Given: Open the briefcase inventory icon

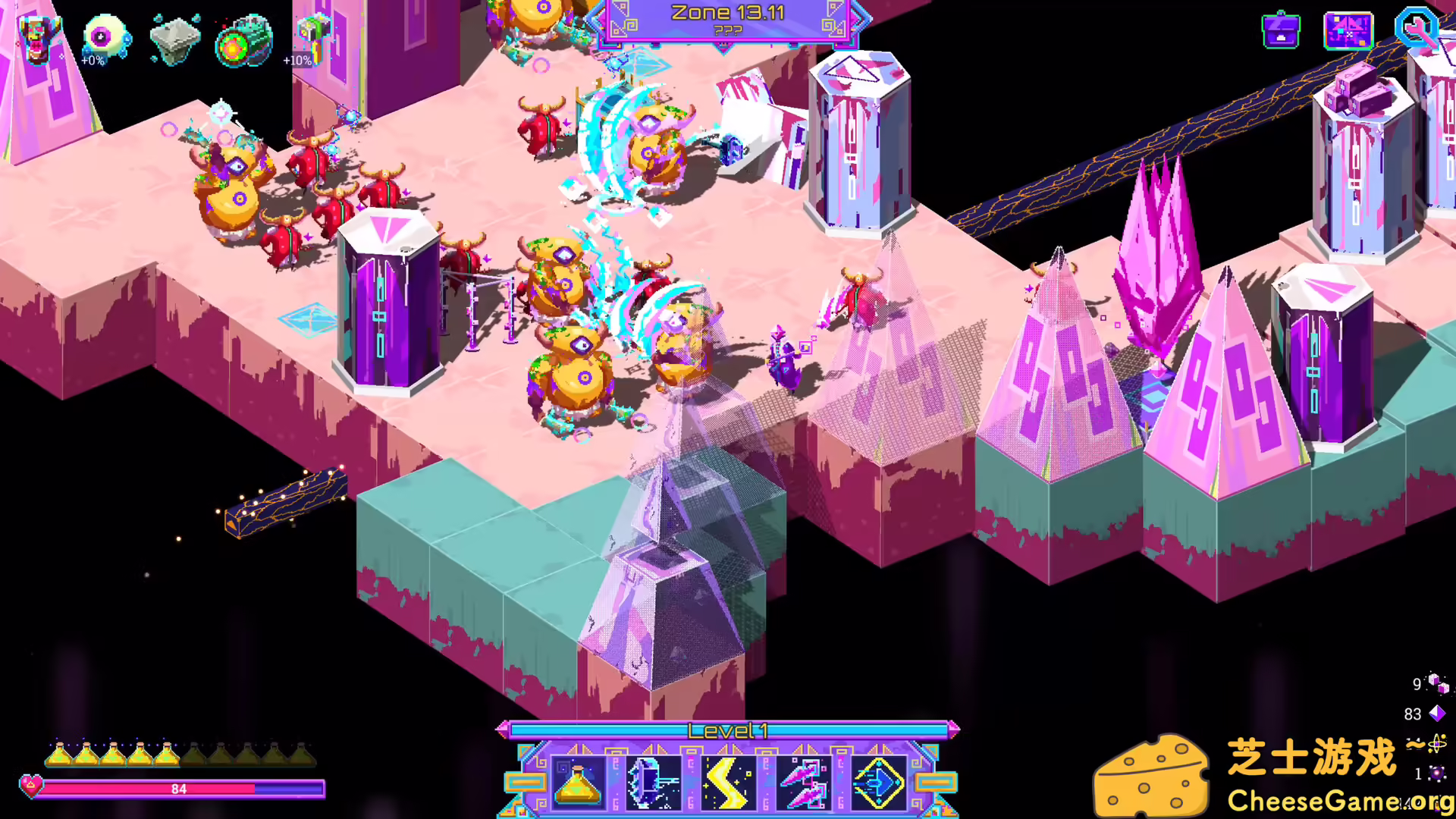Looking at the screenshot, I should tap(1282, 30).
